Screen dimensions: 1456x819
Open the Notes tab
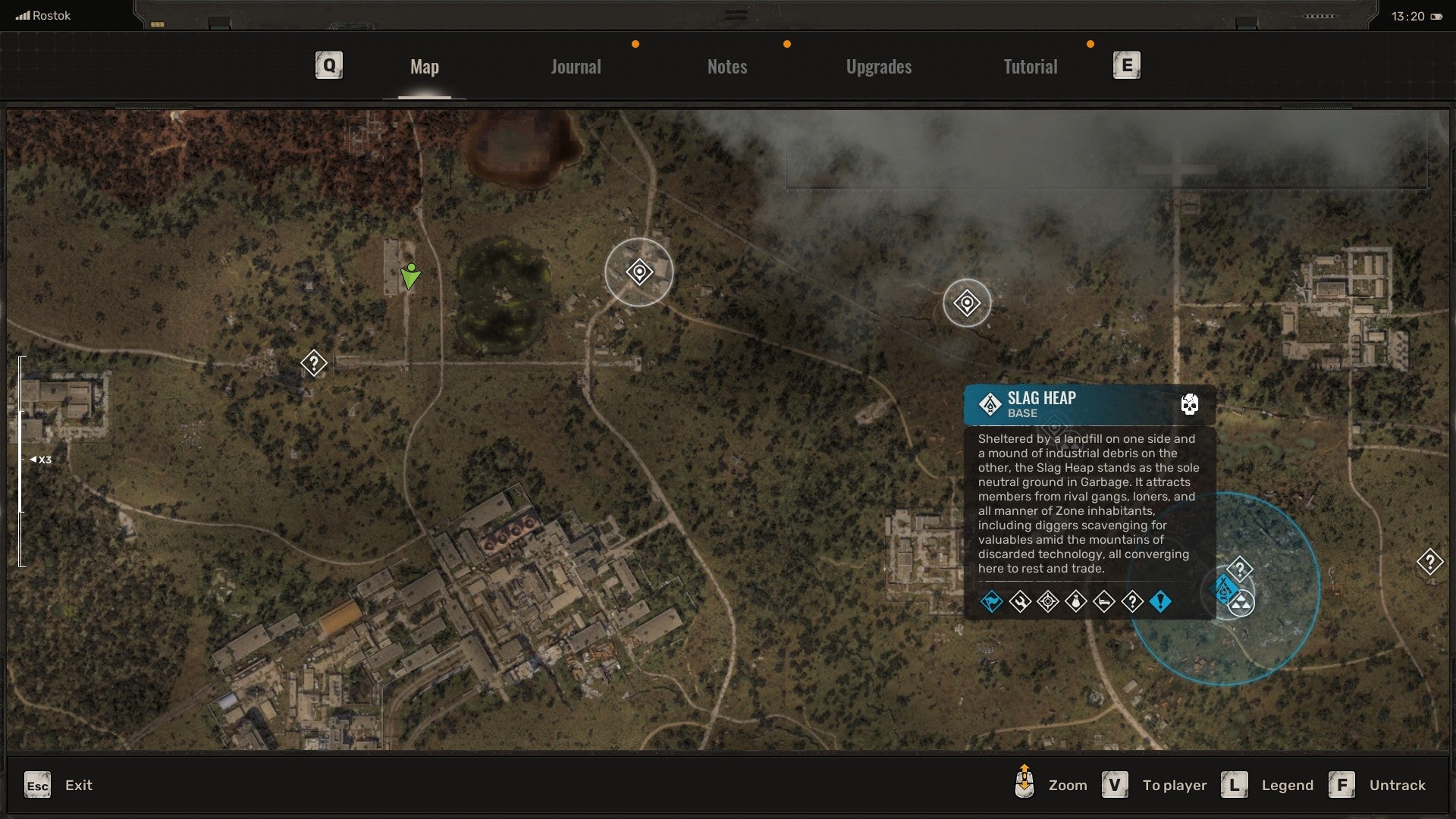[x=726, y=67]
